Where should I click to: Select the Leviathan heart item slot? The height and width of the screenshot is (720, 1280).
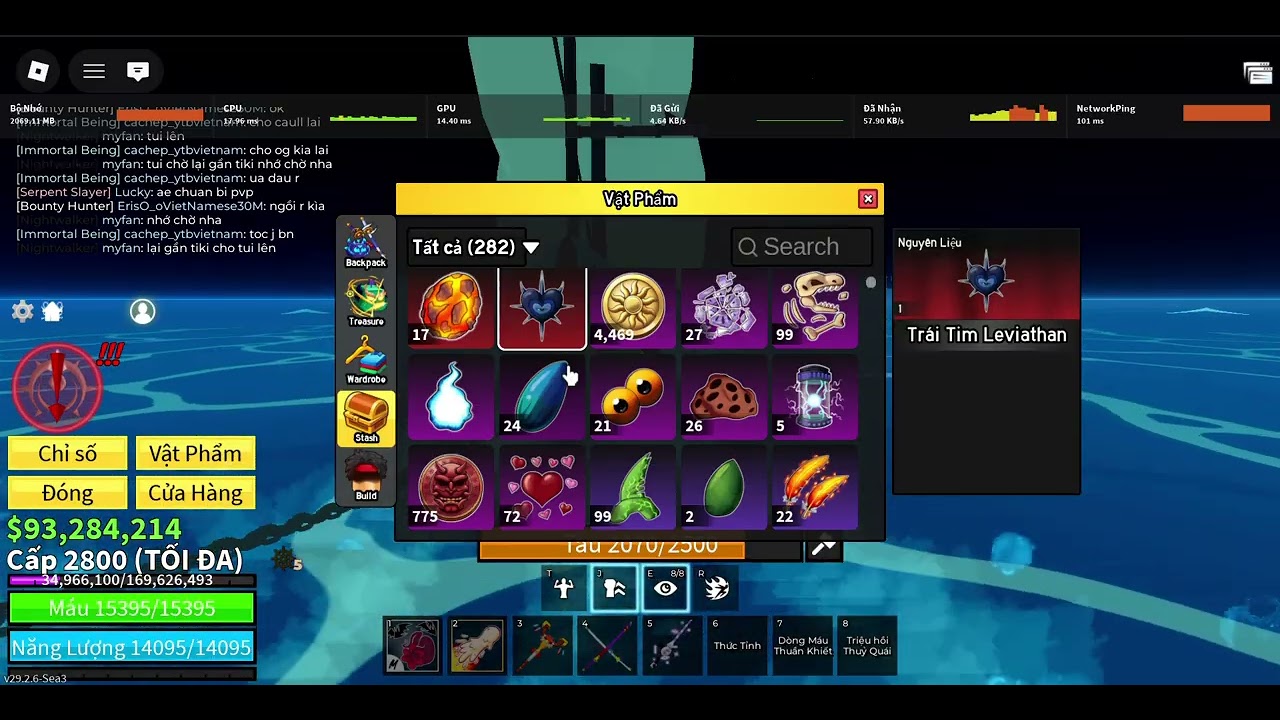[542, 309]
